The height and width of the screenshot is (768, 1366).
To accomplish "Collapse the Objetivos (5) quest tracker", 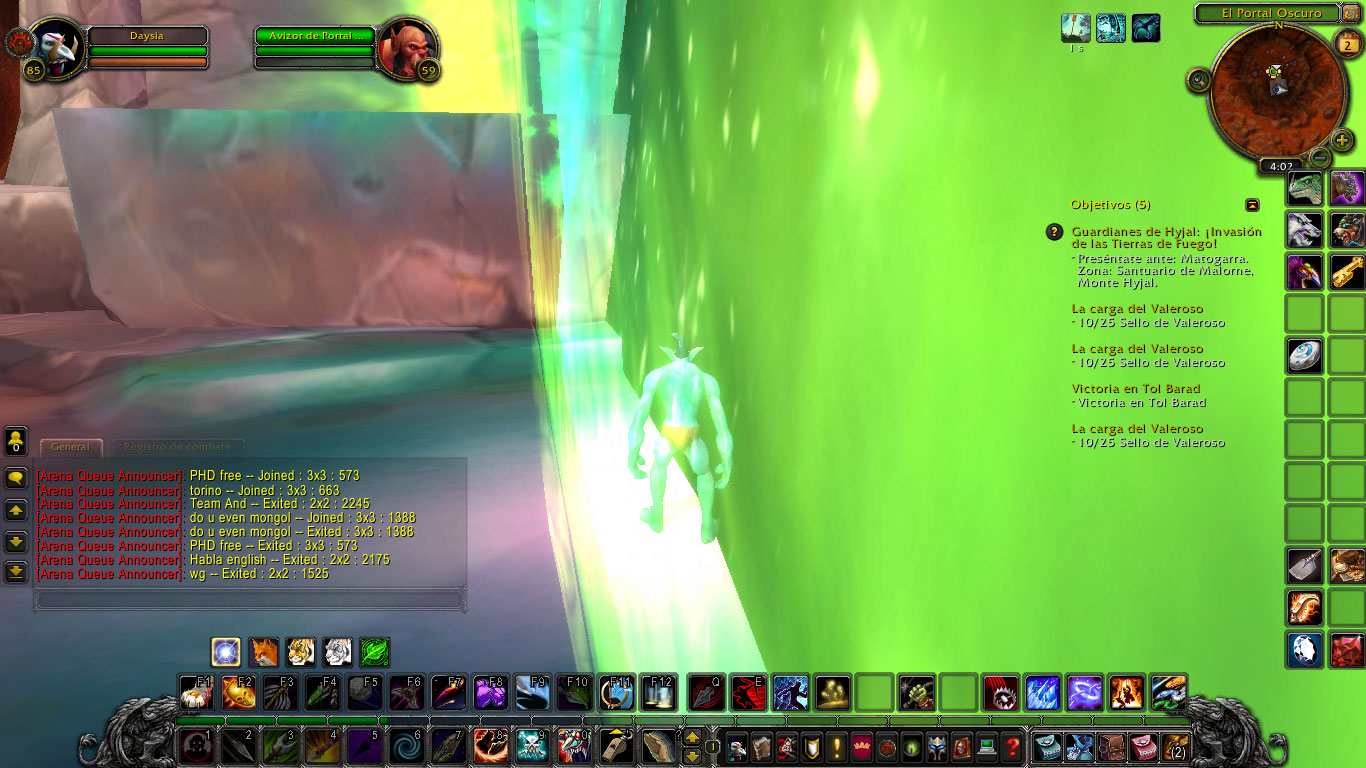I will [x=1253, y=204].
